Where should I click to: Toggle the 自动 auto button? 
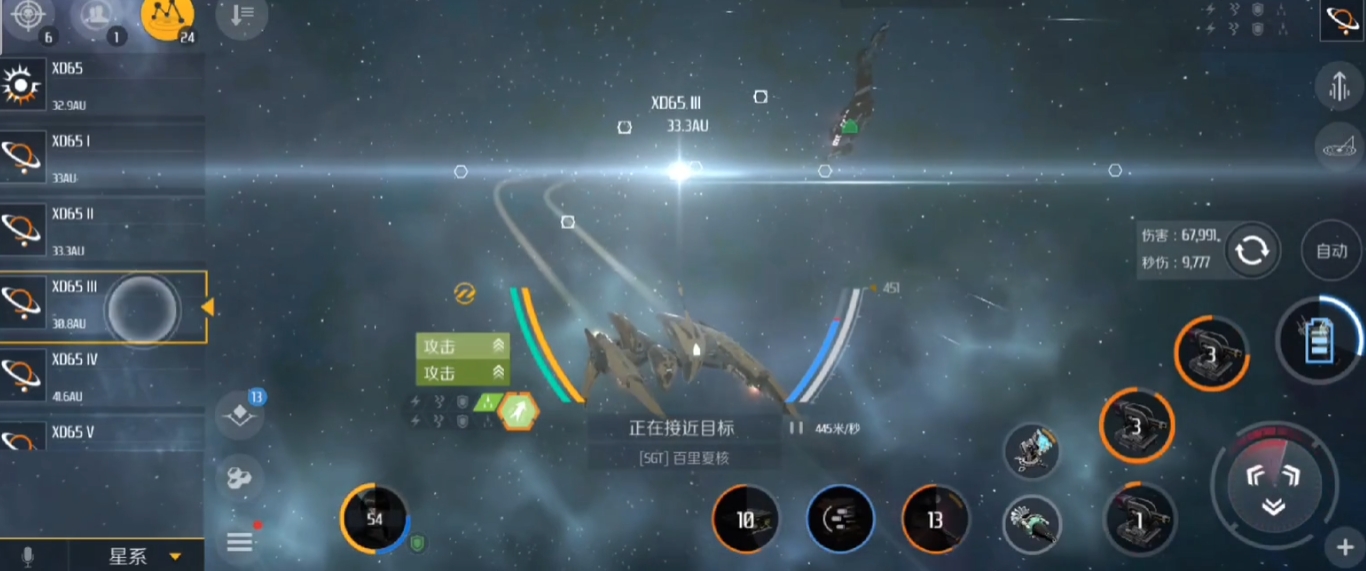click(x=1331, y=251)
